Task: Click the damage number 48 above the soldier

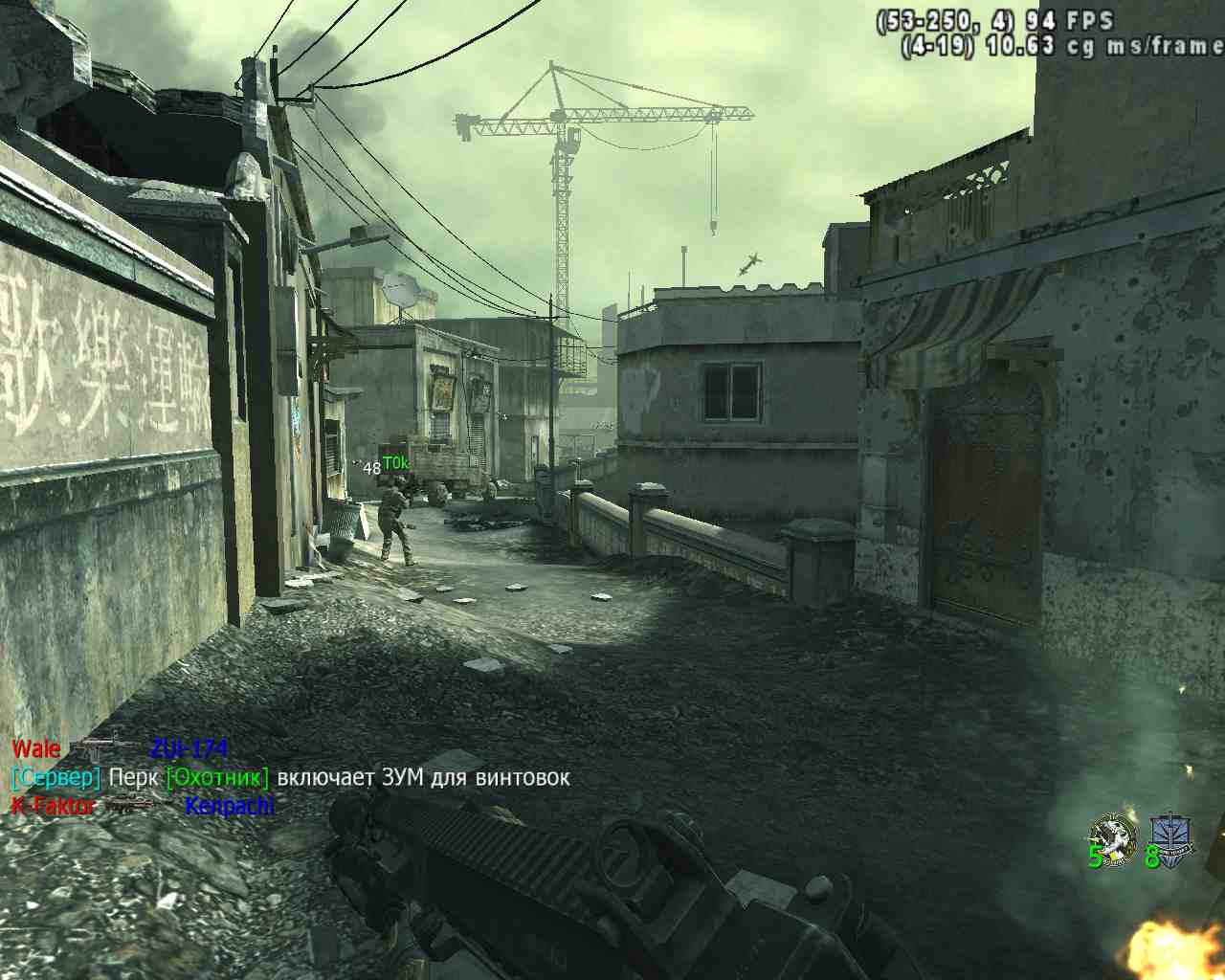Action: click(370, 469)
